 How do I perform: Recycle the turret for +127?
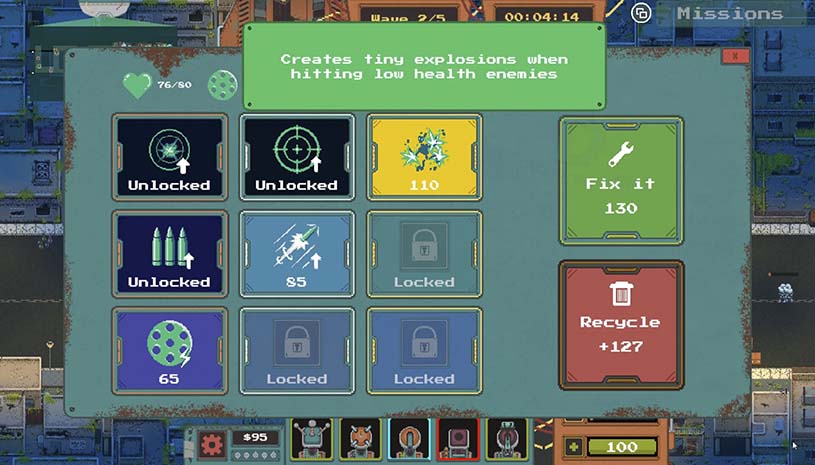click(620, 324)
